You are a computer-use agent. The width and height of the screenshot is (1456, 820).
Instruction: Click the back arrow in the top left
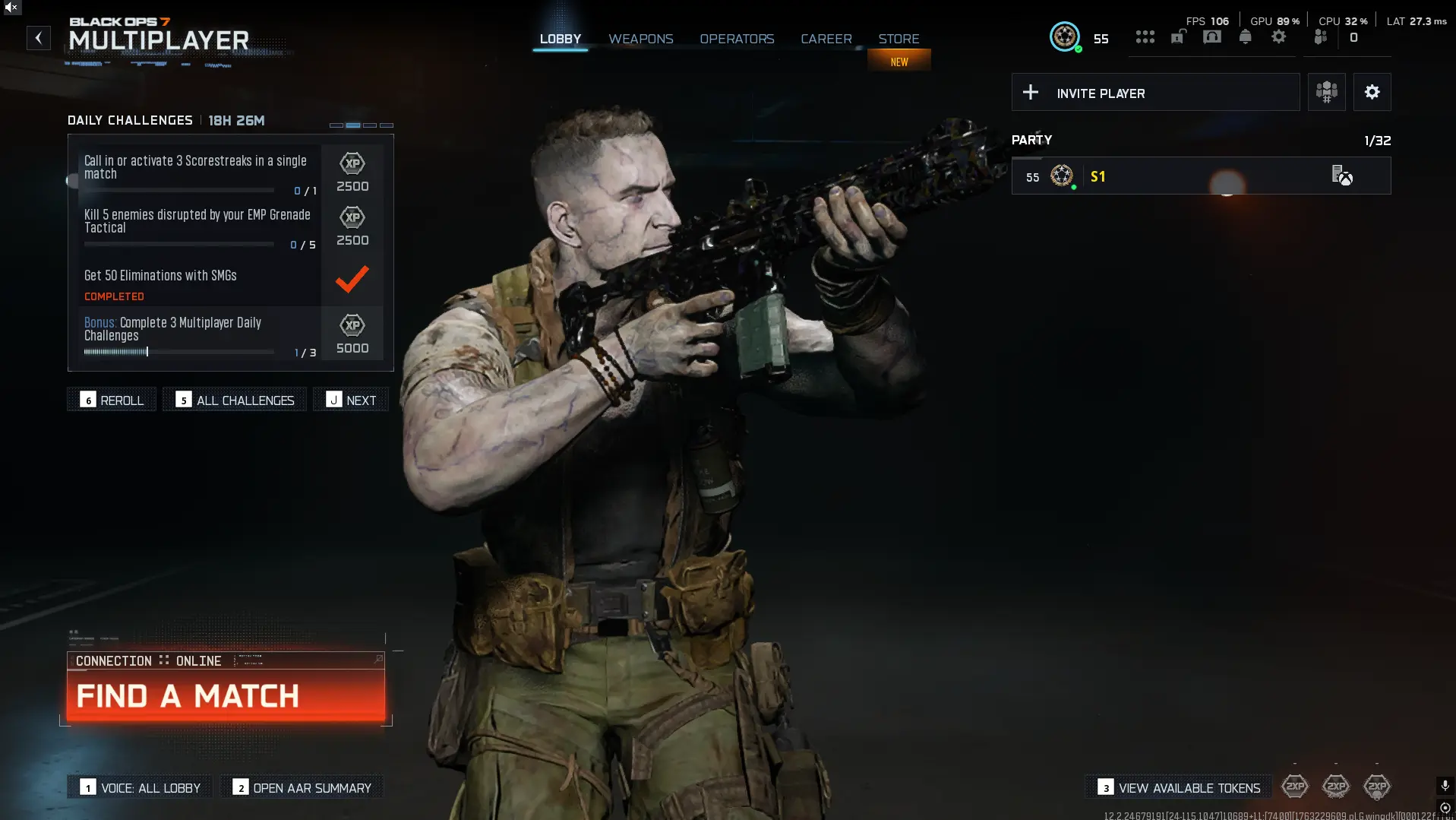coord(38,38)
